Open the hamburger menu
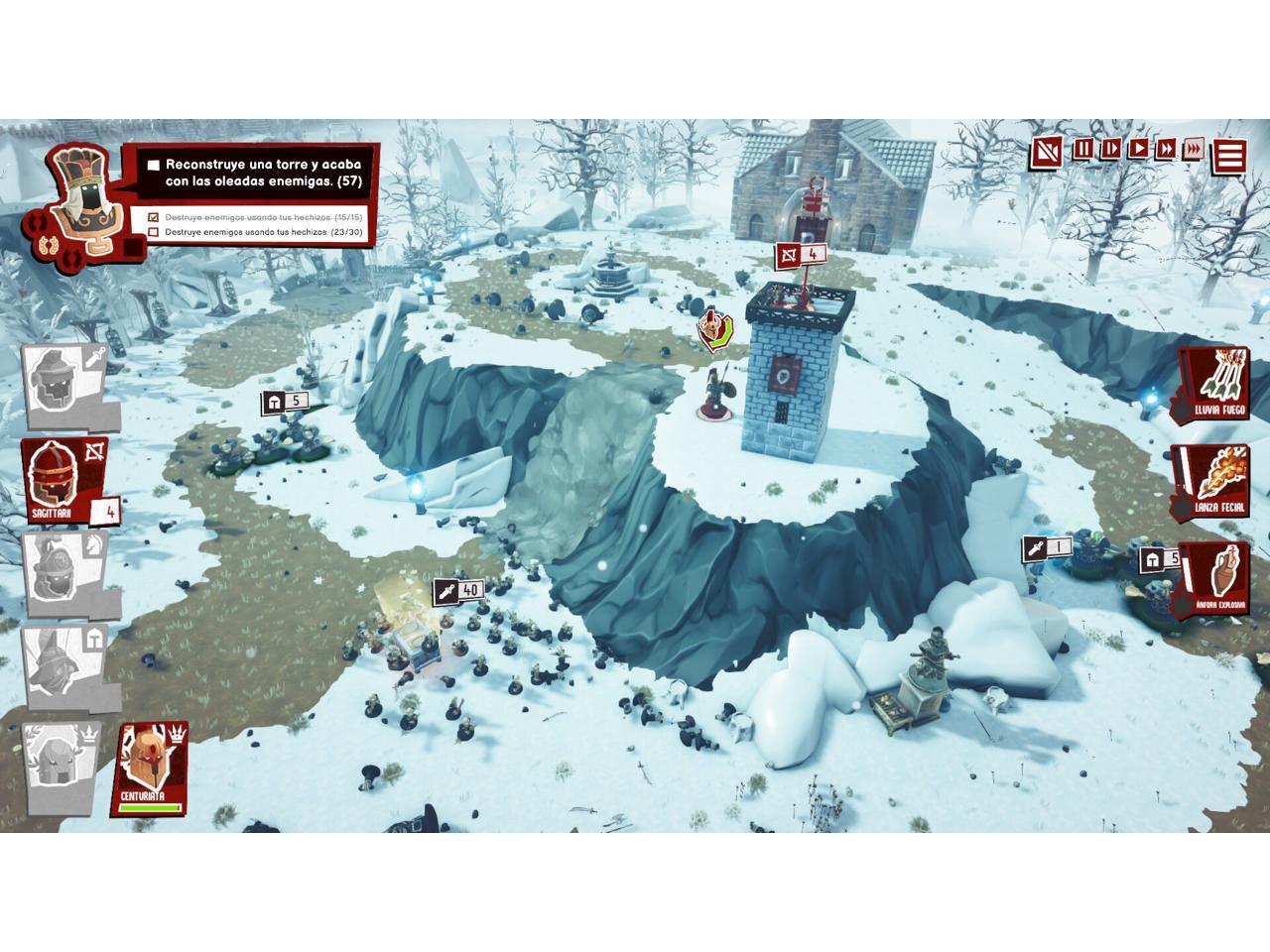 tap(1229, 156)
